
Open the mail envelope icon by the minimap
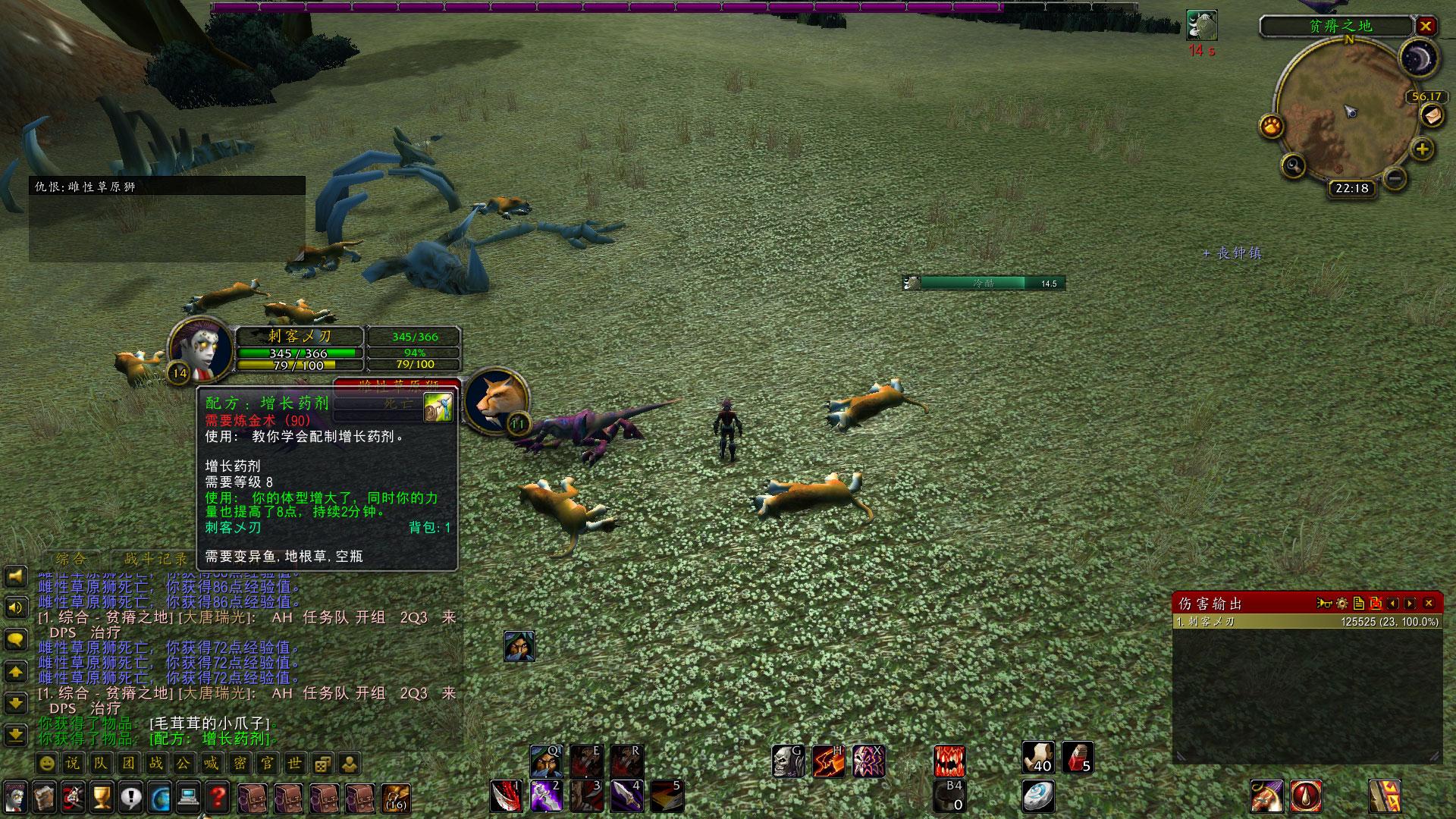(x=1431, y=116)
